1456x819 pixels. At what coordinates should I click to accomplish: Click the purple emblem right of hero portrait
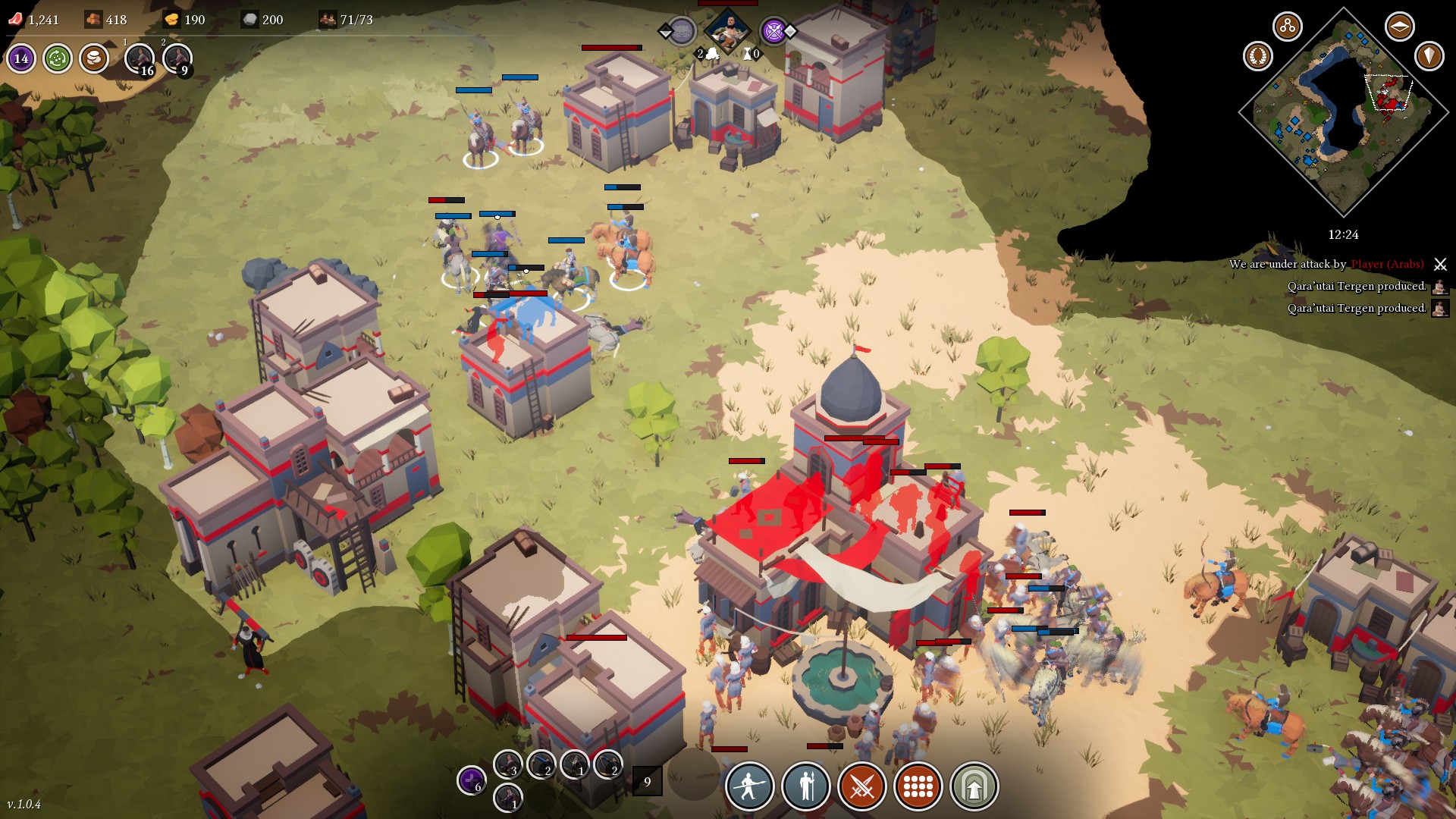click(x=773, y=31)
